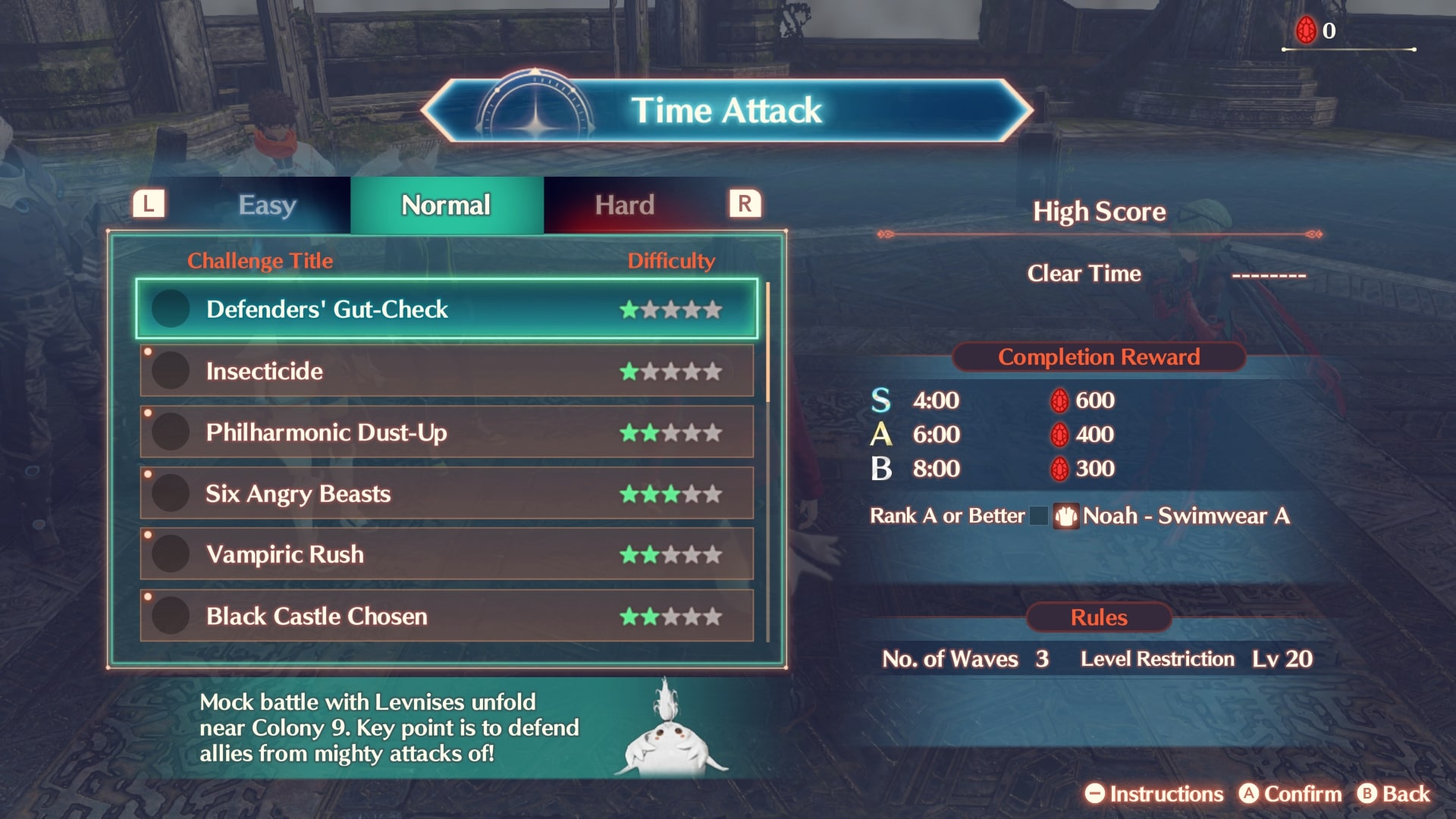Select the Insecticide challenge
Viewport: 1456px width, 819px height.
point(446,371)
